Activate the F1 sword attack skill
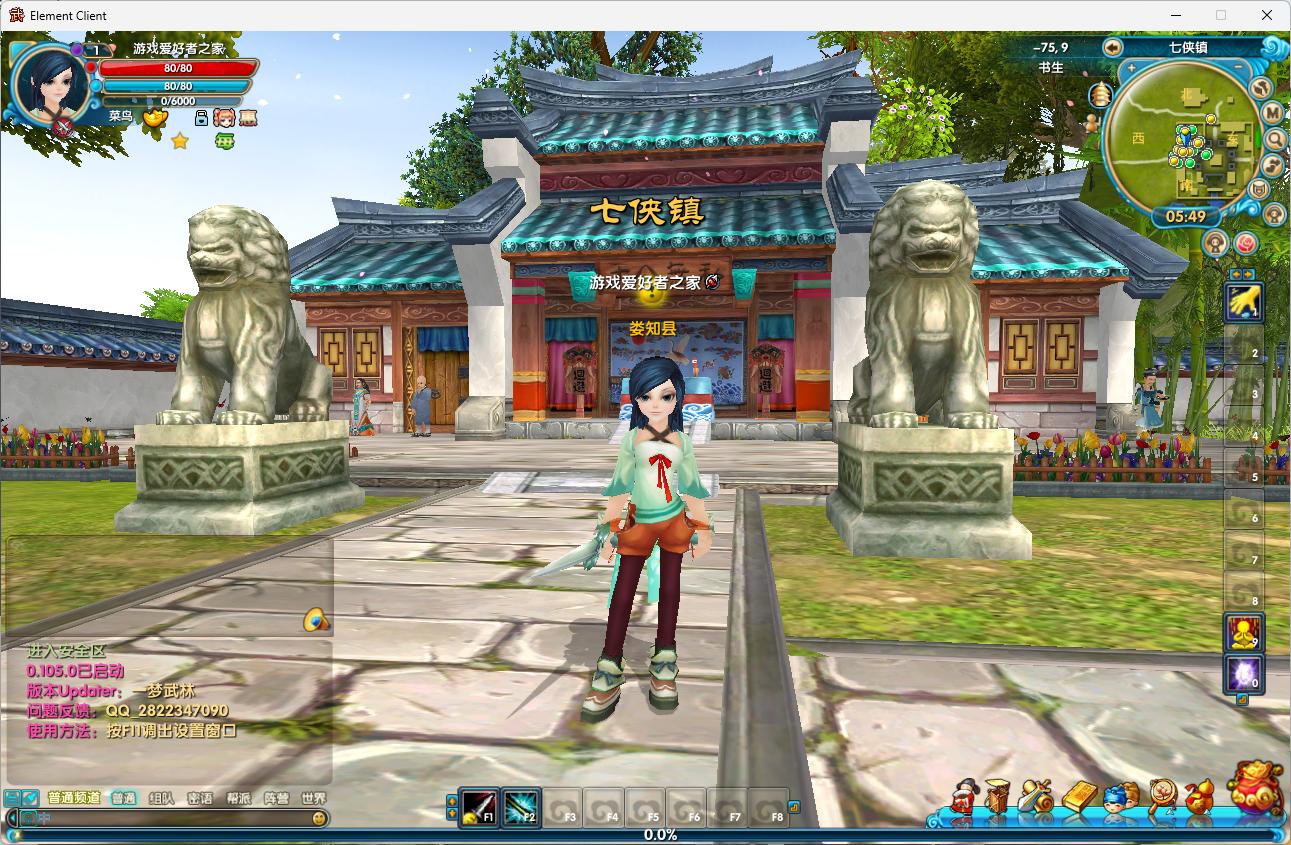Image resolution: width=1291 pixels, height=845 pixels. pos(479,806)
